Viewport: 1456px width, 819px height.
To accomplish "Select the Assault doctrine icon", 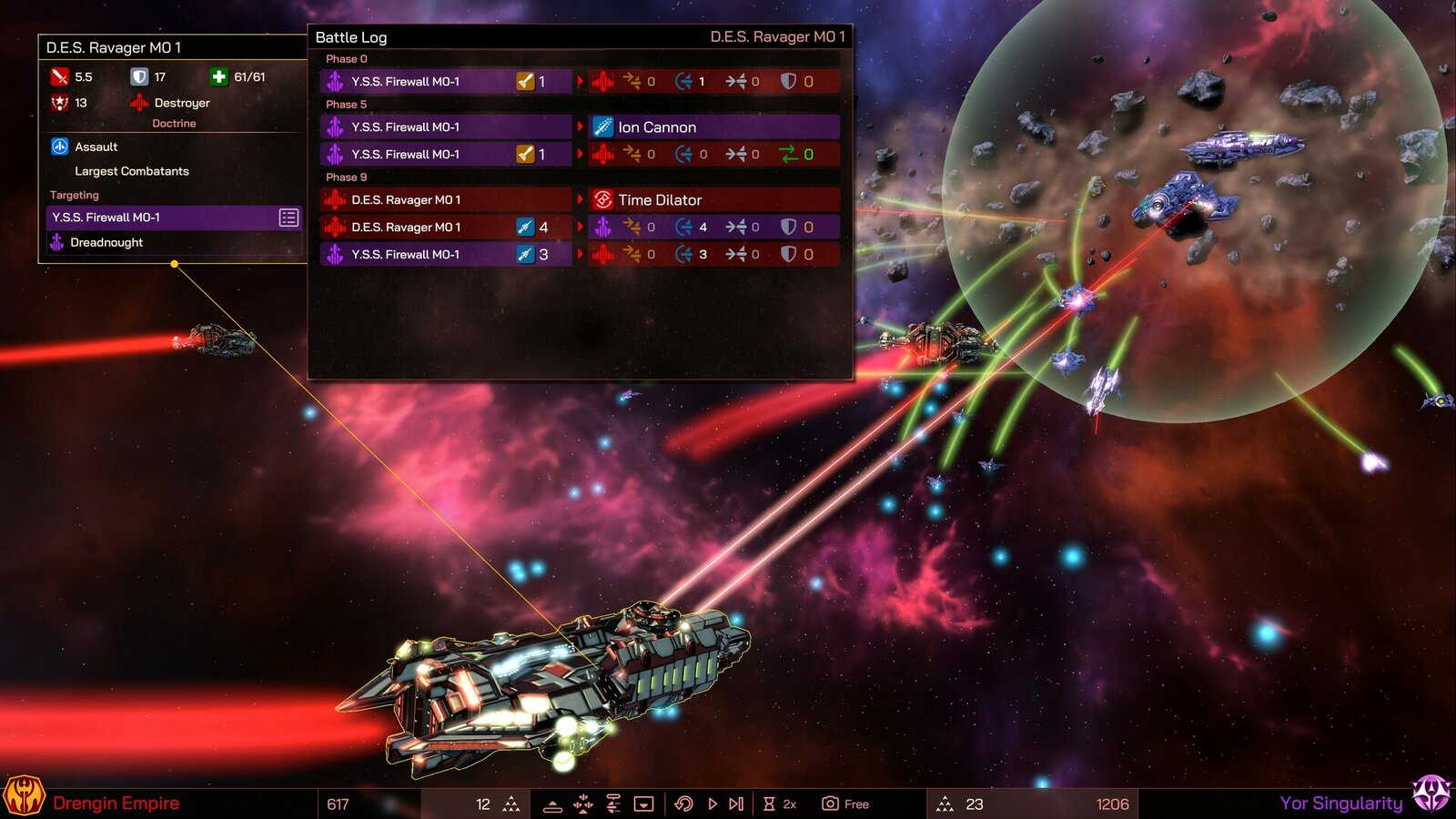I will tap(60, 147).
